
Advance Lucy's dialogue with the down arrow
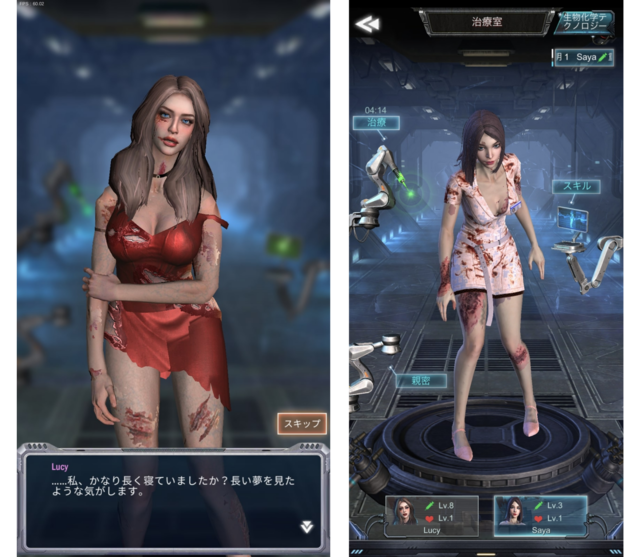coord(307,526)
